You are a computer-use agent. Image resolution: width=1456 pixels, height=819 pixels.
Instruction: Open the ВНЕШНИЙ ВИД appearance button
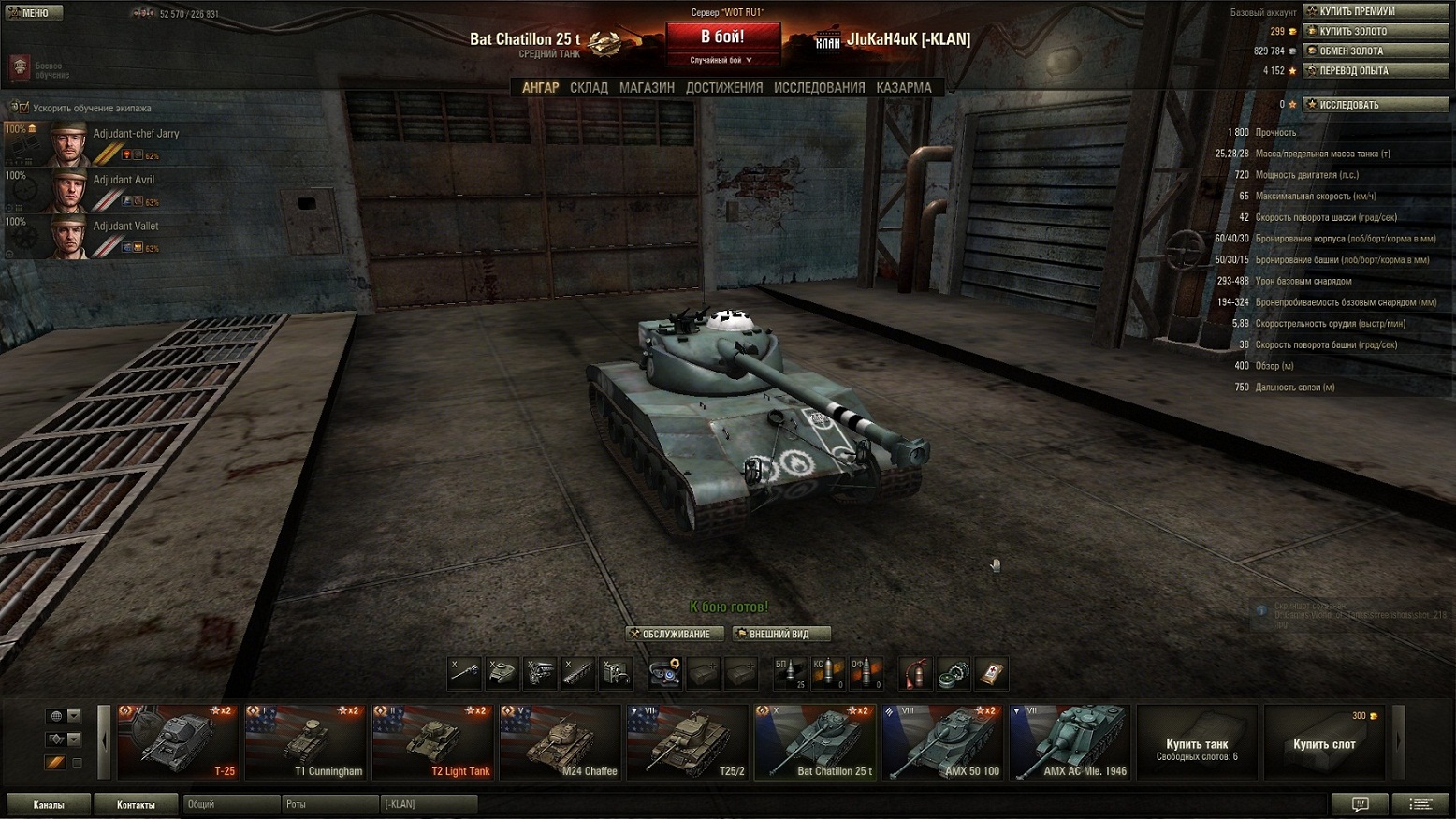coord(779,634)
